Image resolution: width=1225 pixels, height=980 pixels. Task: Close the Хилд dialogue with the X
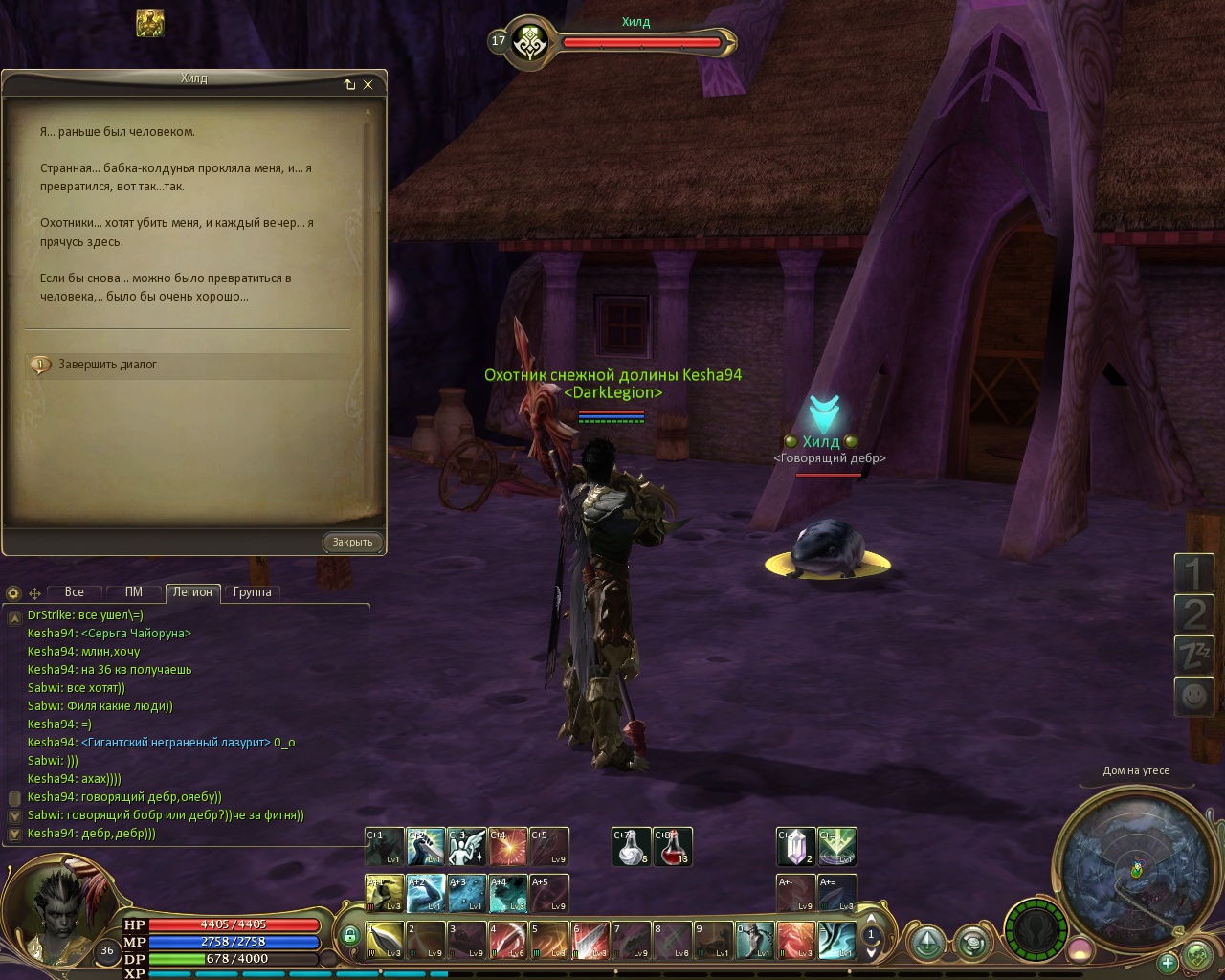(368, 84)
